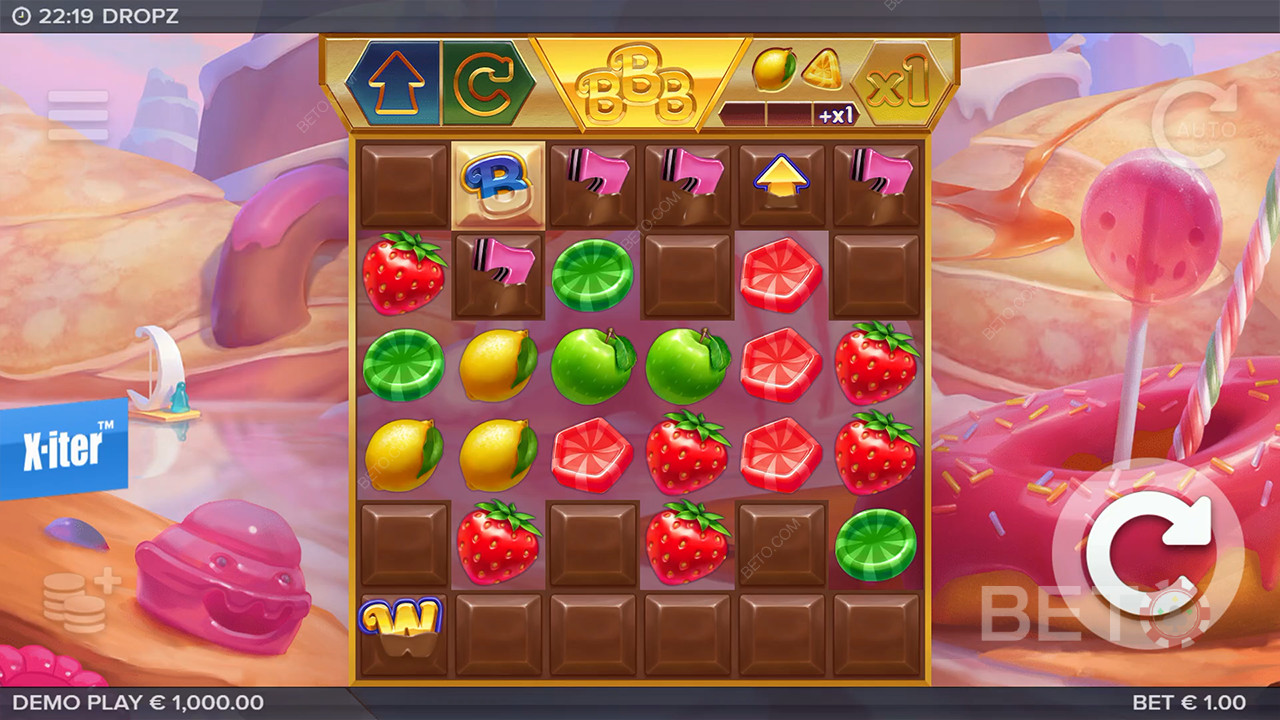
Task: Open the hamburger menu
Action: (78, 115)
